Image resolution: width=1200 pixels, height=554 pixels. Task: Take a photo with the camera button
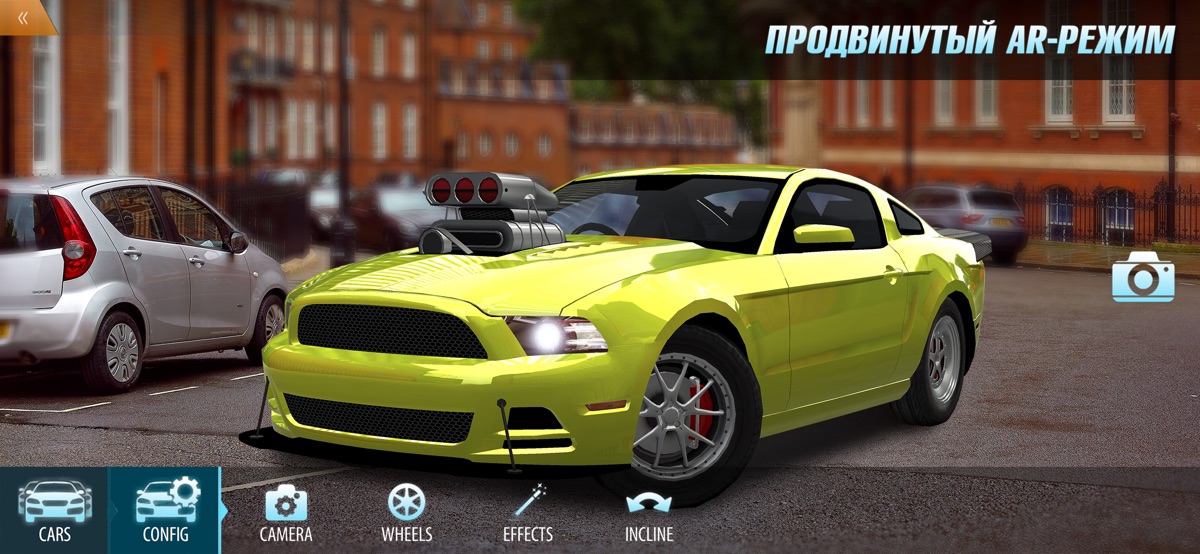(x=1143, y=277)
